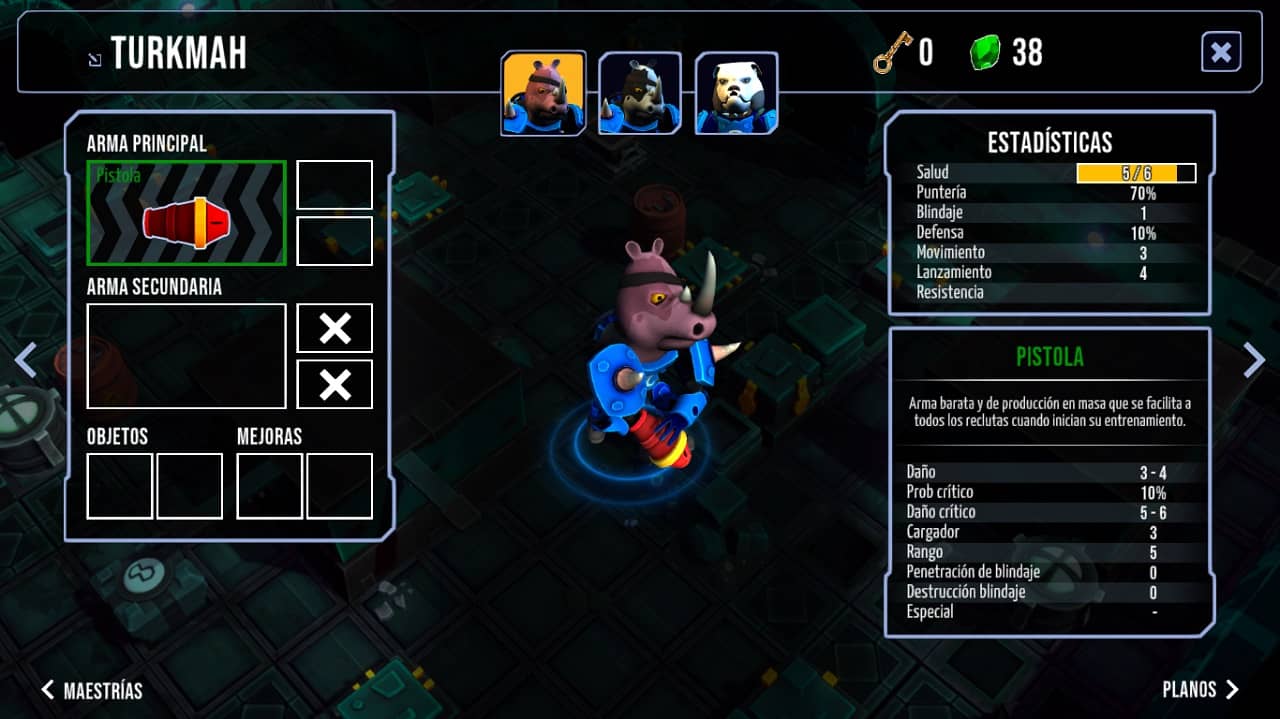
Task: Click the Turkmah character name header
Action: (x=178, y=54)
